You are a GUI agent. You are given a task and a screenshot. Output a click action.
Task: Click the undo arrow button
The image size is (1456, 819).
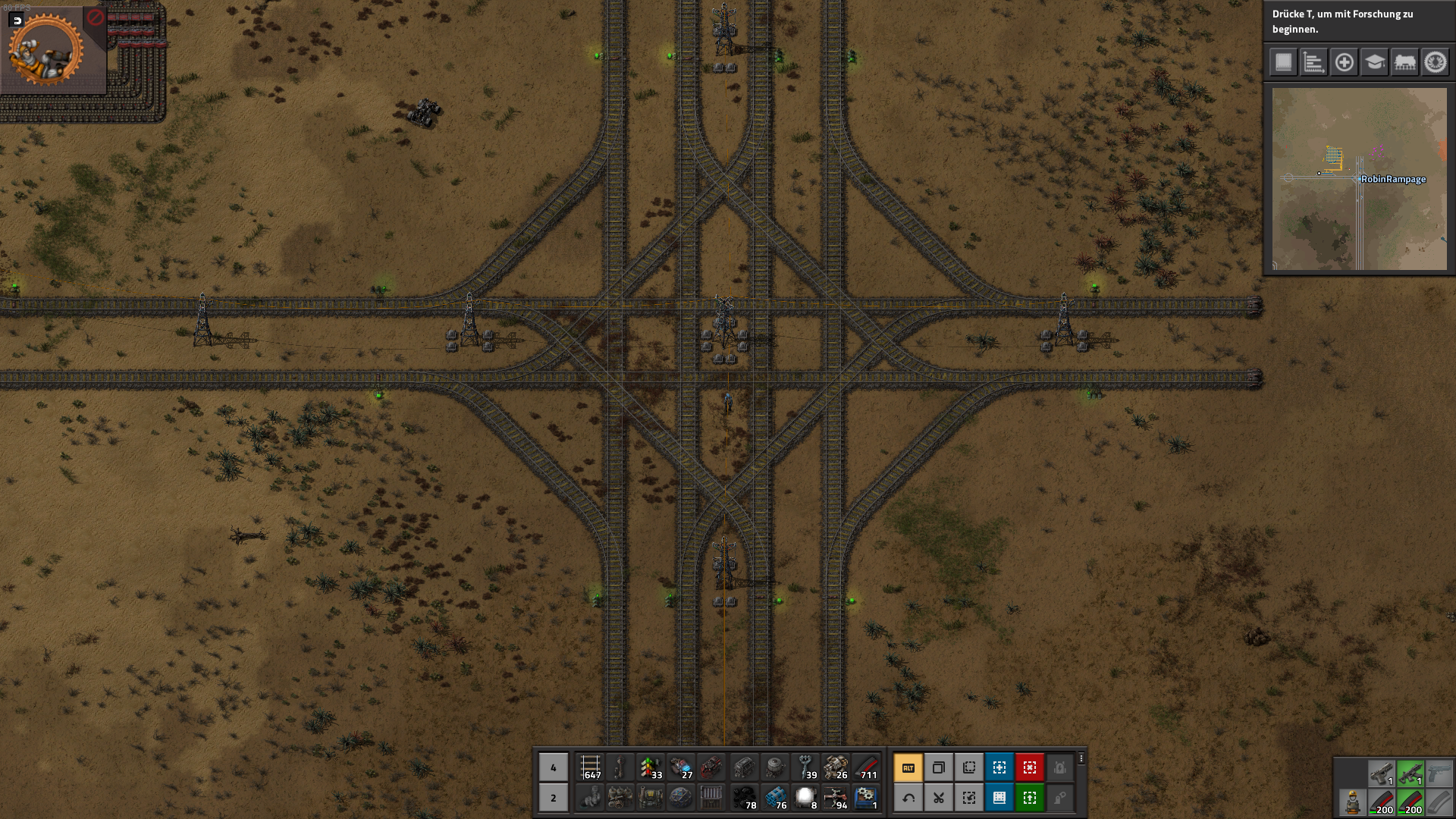[908, 798]
